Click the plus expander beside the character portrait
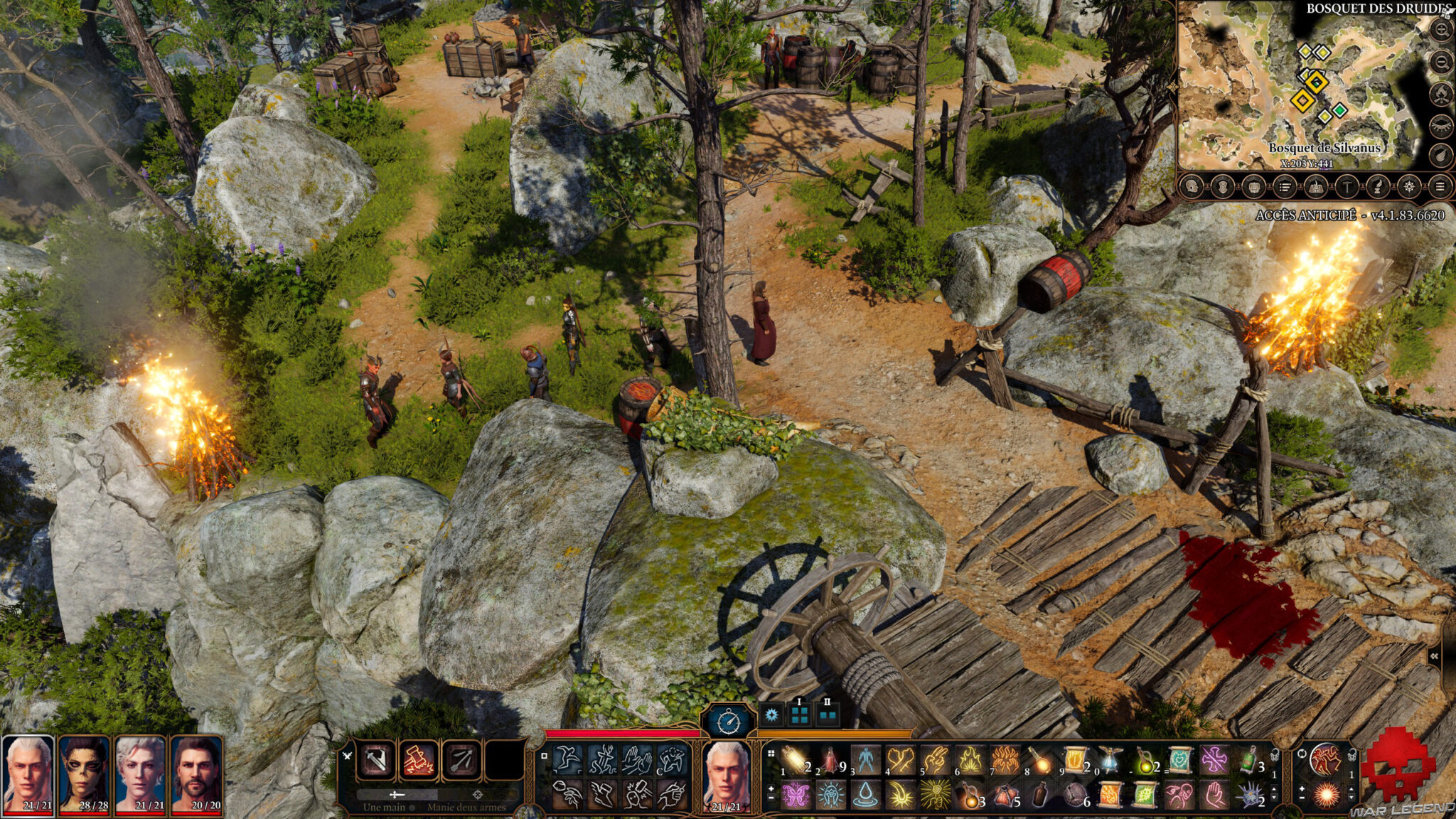1456x819 pixels. click(x=771, y=789)
